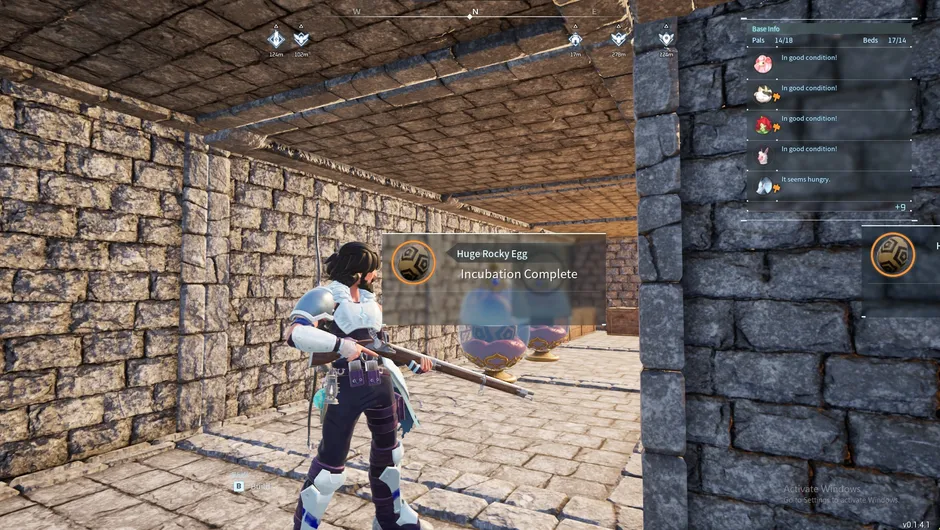Choose the 278m waypoint marker

619,39
